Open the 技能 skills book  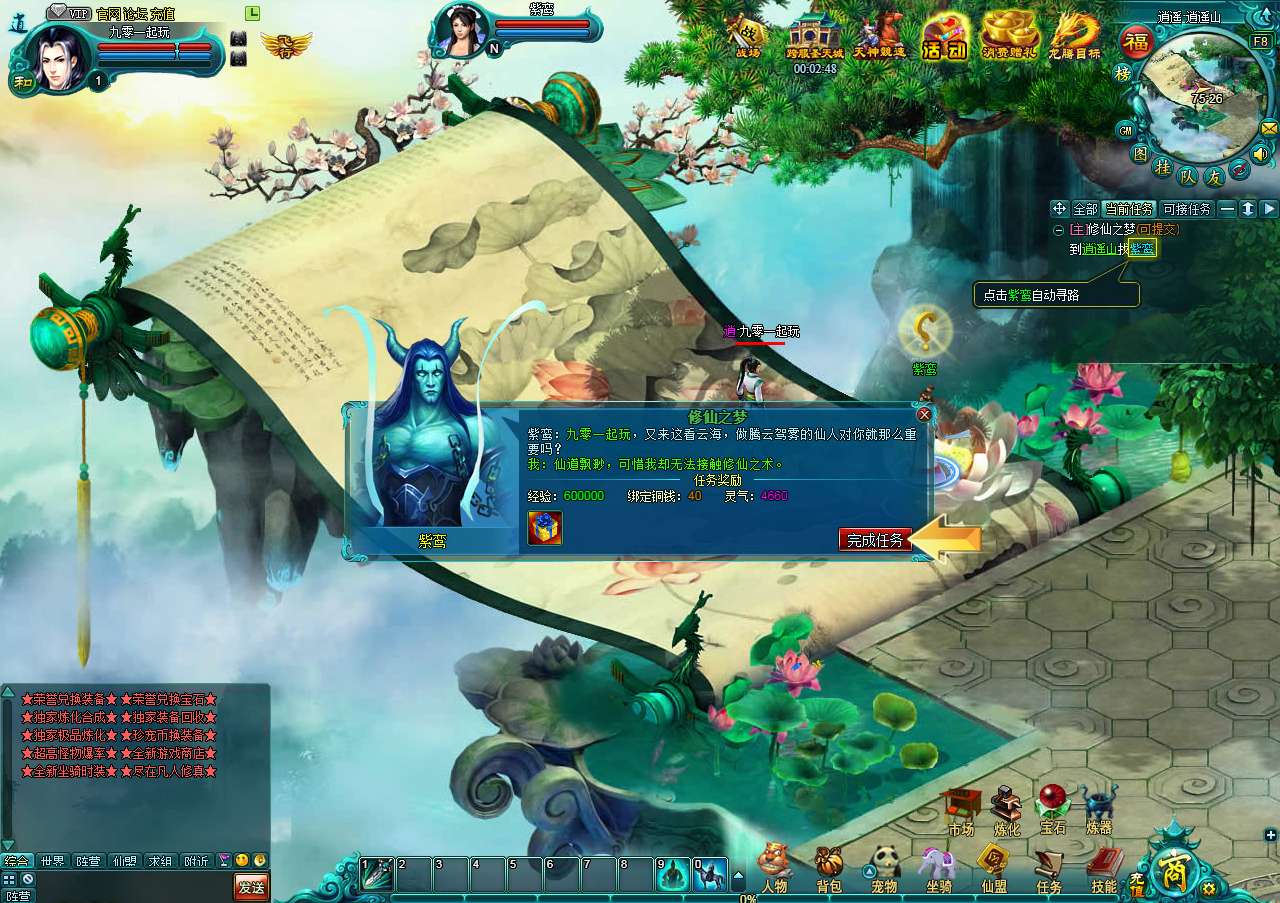(x=1104, y=866)
